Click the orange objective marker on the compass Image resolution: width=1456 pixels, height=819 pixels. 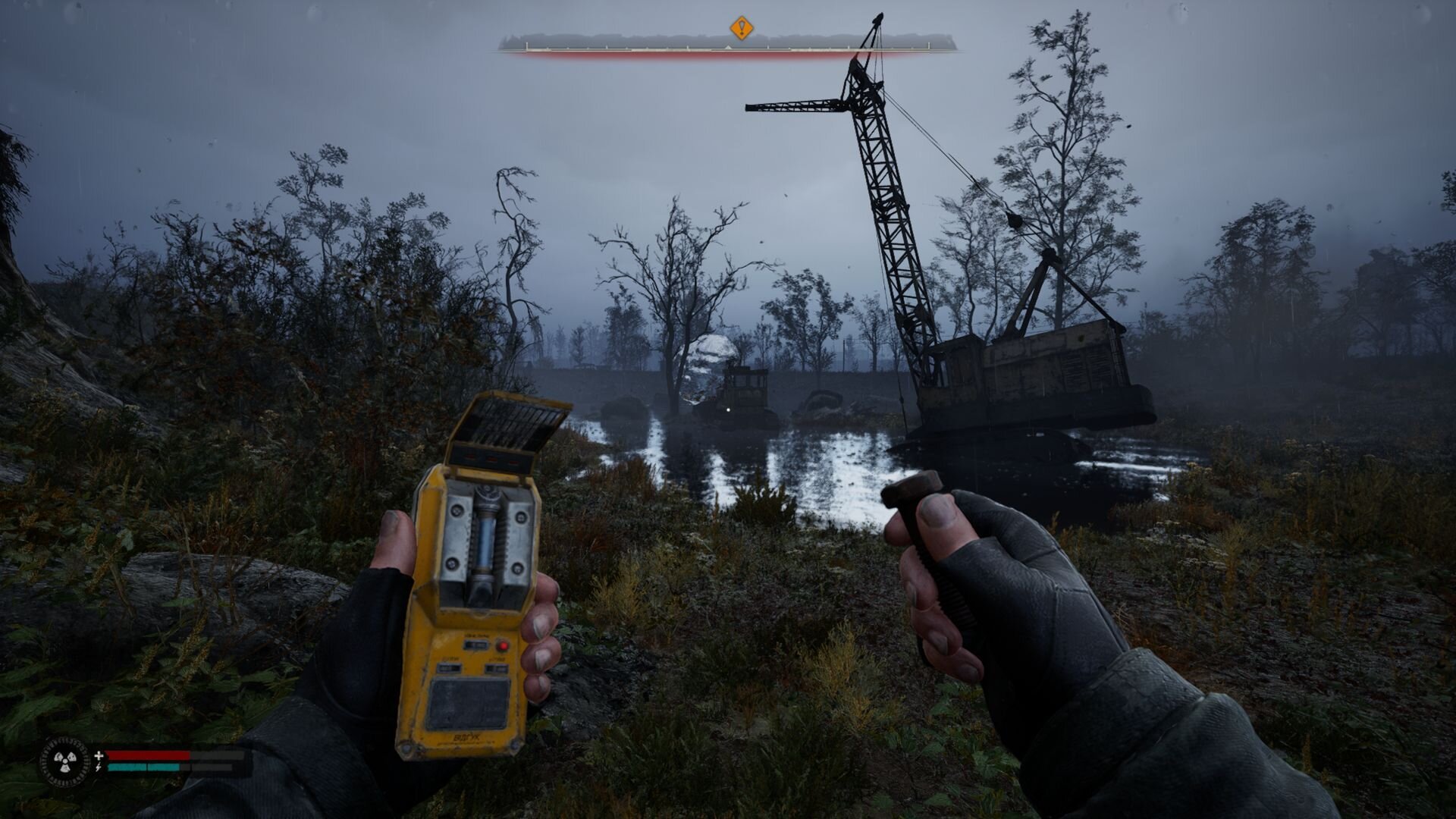coord(741,29)
